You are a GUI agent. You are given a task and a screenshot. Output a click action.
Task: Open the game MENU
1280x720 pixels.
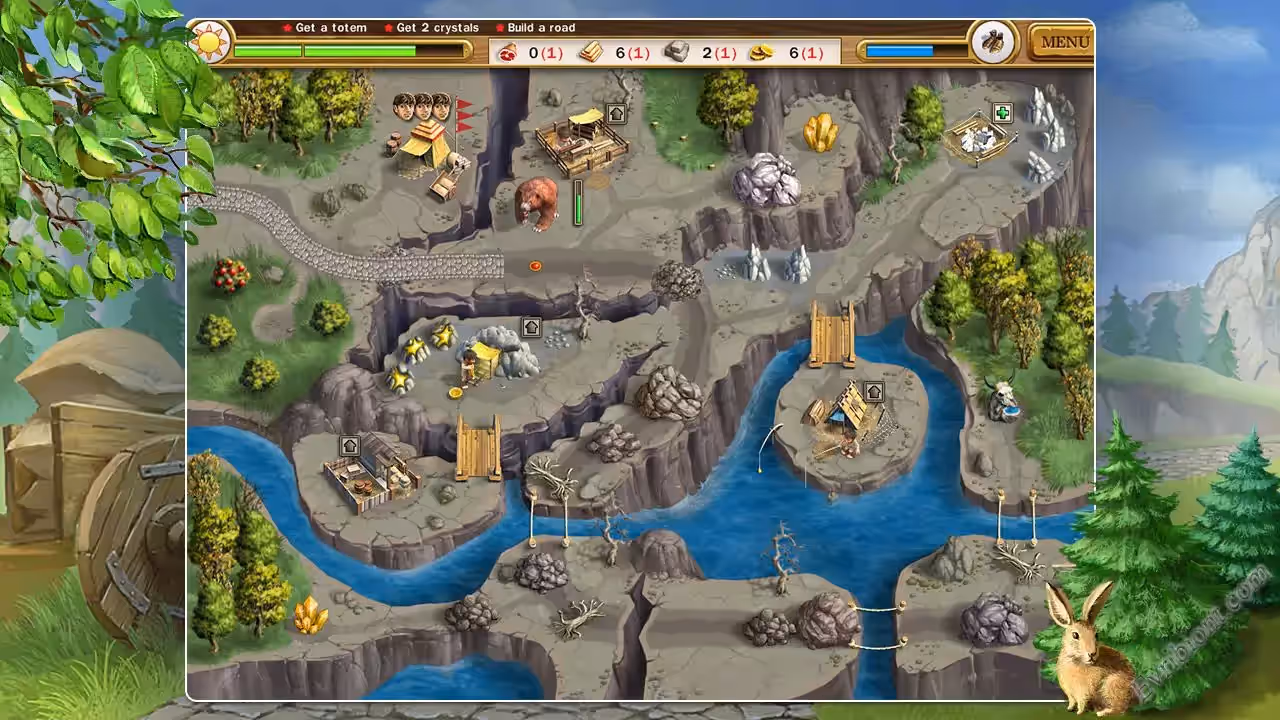pyautogui.click(x=1064, y=43)
